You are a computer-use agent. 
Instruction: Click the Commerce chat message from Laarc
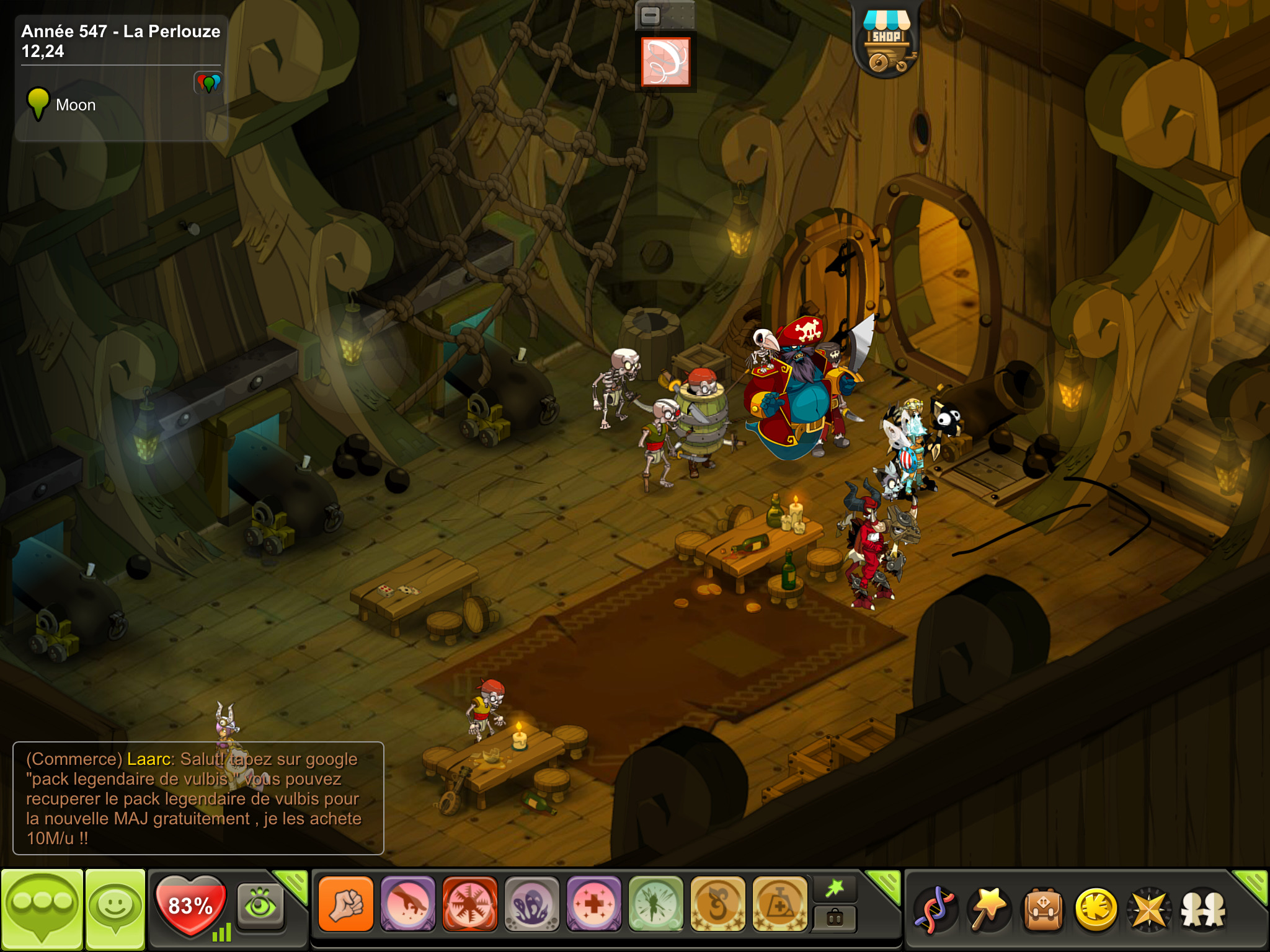[x=198, y=798]
